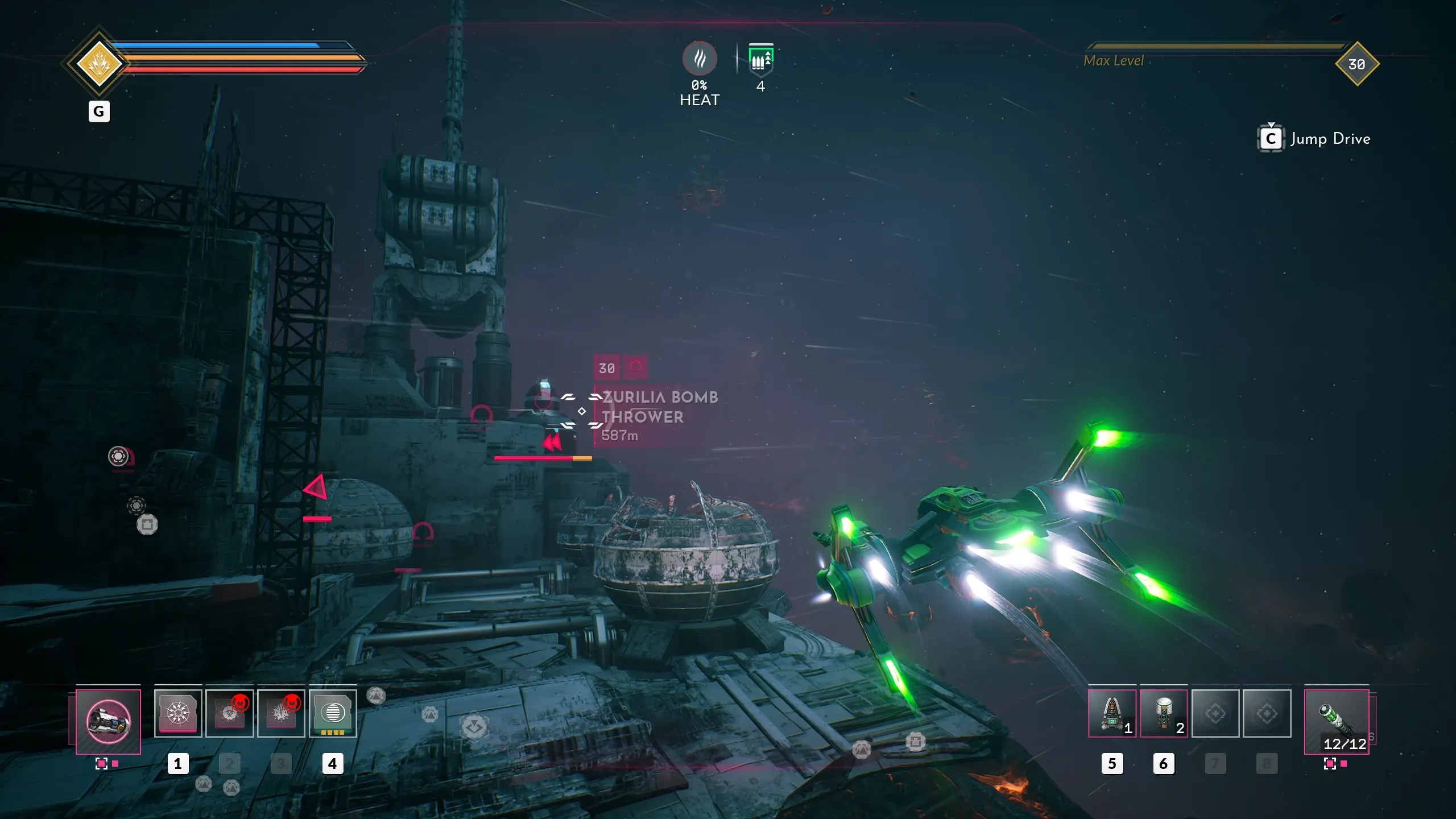Activate the energized boost device in slot 4
This screenshot has width=1456, height=819.
(333, 712)
